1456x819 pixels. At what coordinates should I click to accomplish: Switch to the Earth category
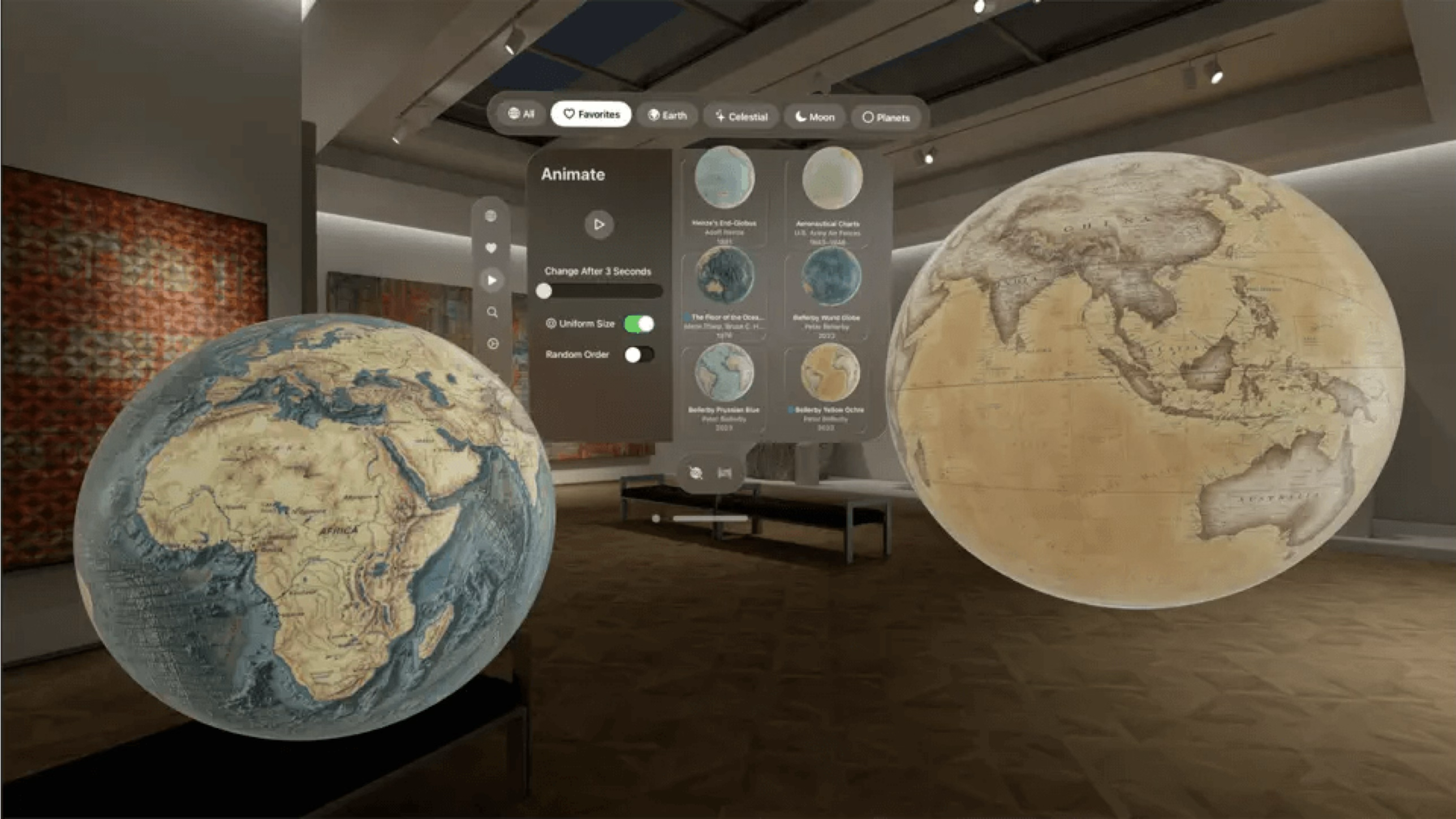(666, 115)
